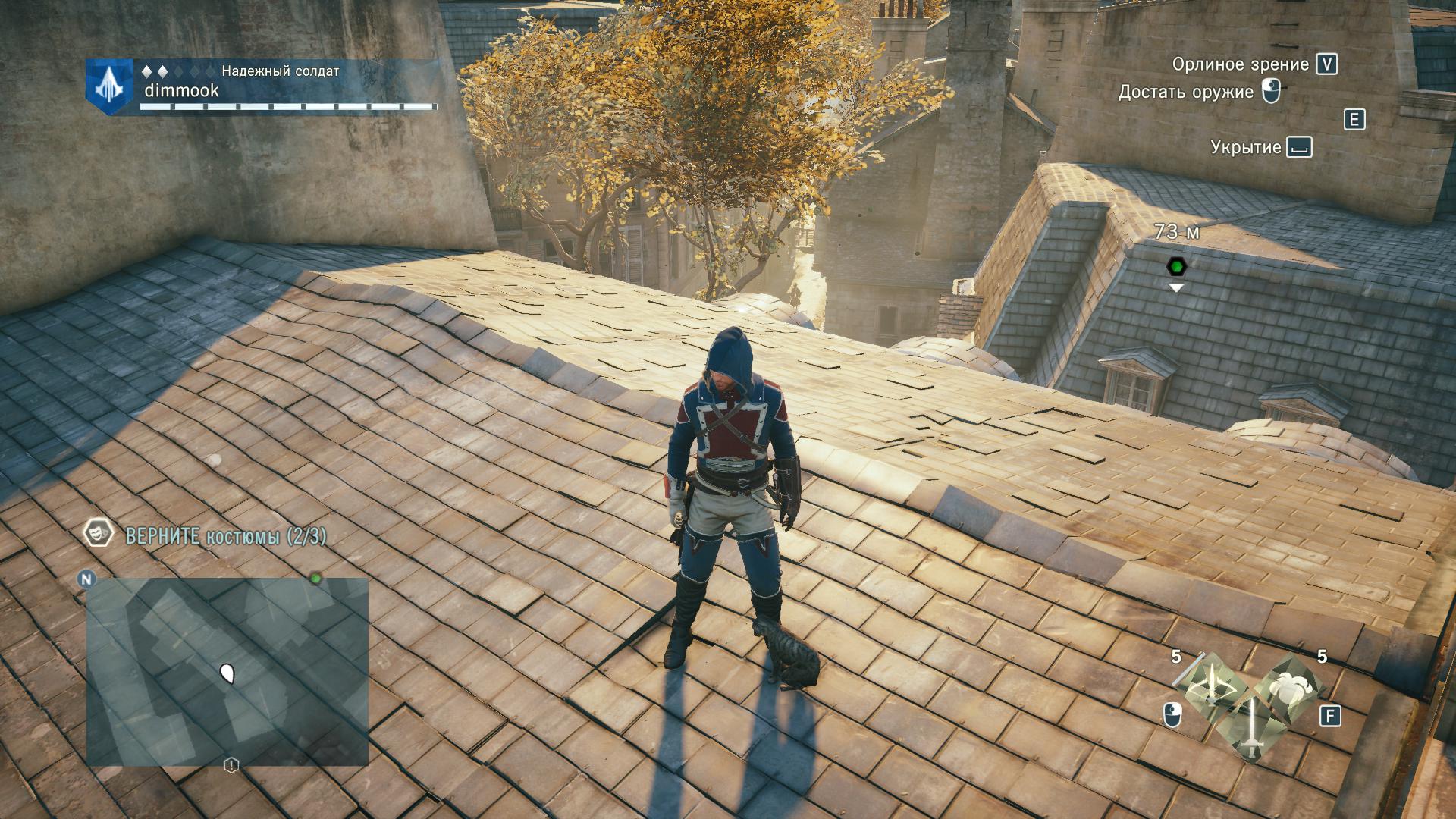Open the 'ВЕРНИТЕ костюмы' objective tracker
Image resolution: width=1456 pixels, height=819 pixels.
coord(226,537)
